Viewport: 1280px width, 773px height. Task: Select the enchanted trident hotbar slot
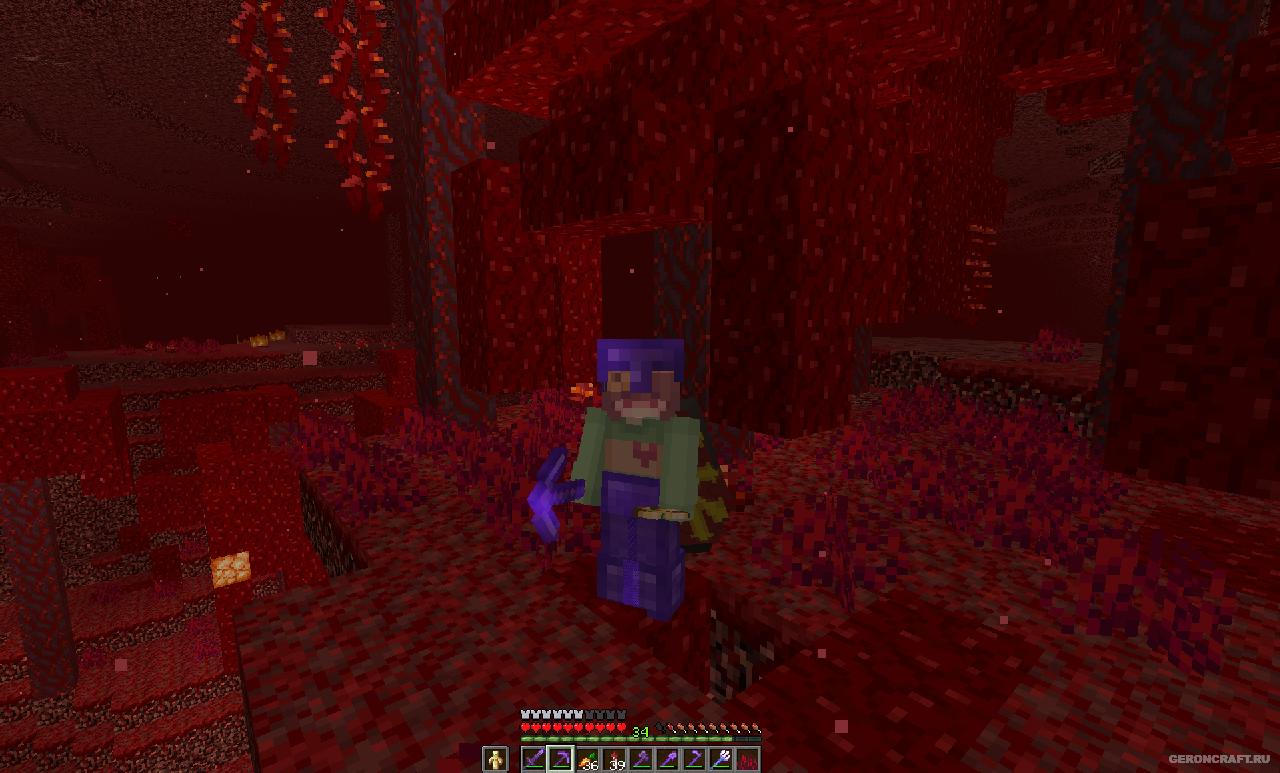point(720,760)
